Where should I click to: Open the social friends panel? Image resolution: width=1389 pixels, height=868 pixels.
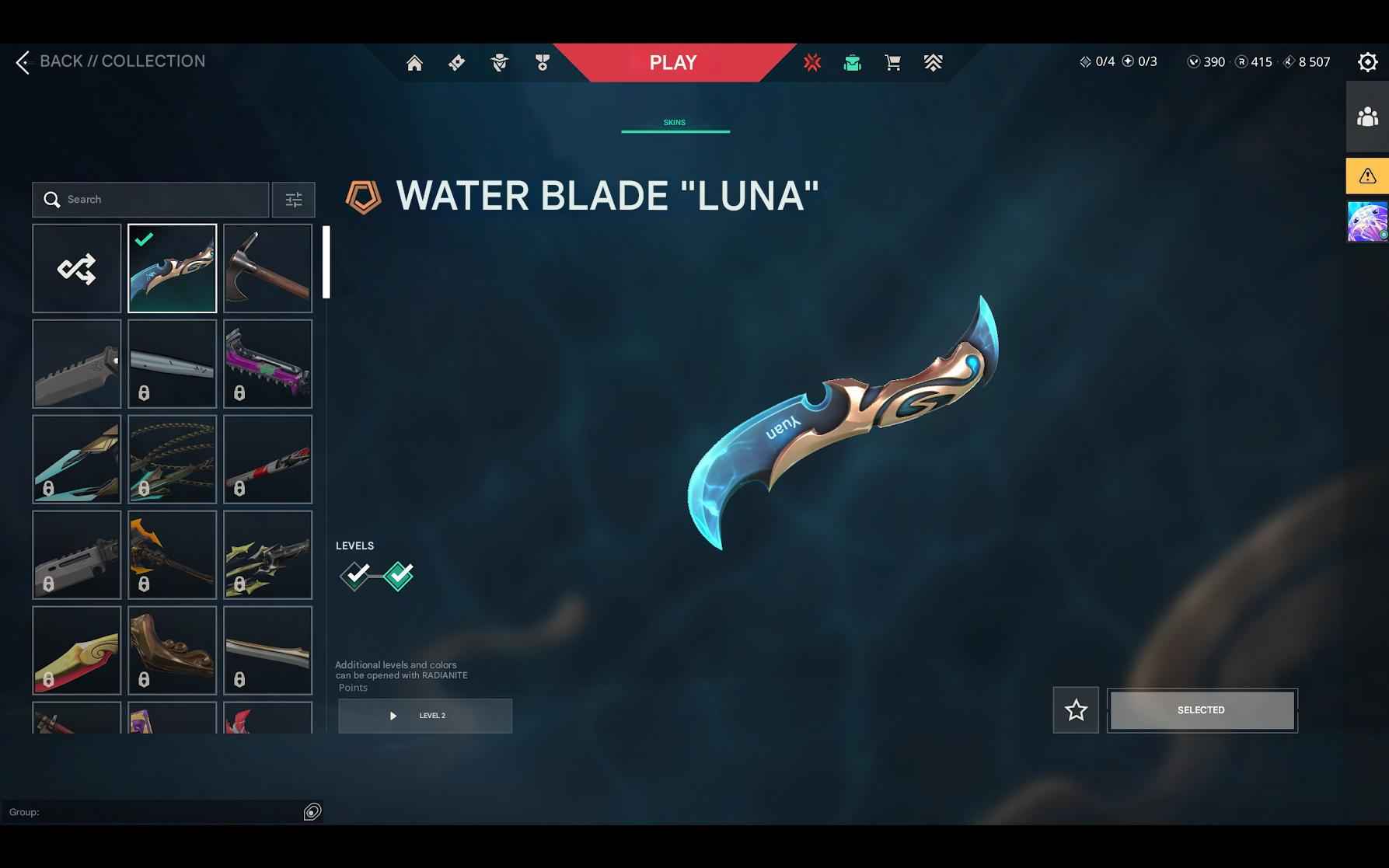[1366, 118]
